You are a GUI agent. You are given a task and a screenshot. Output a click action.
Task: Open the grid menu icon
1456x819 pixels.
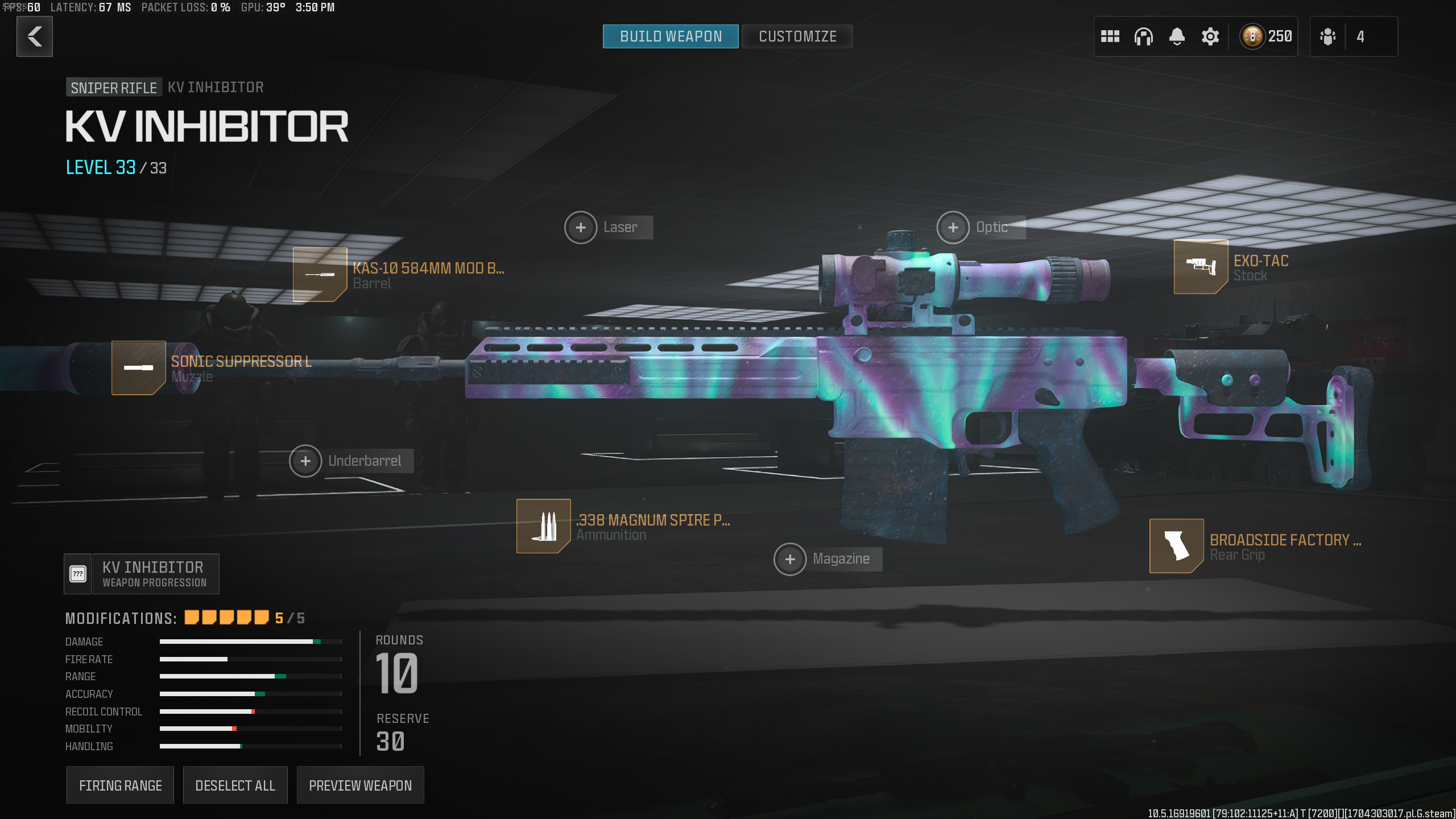(1110, 36)
